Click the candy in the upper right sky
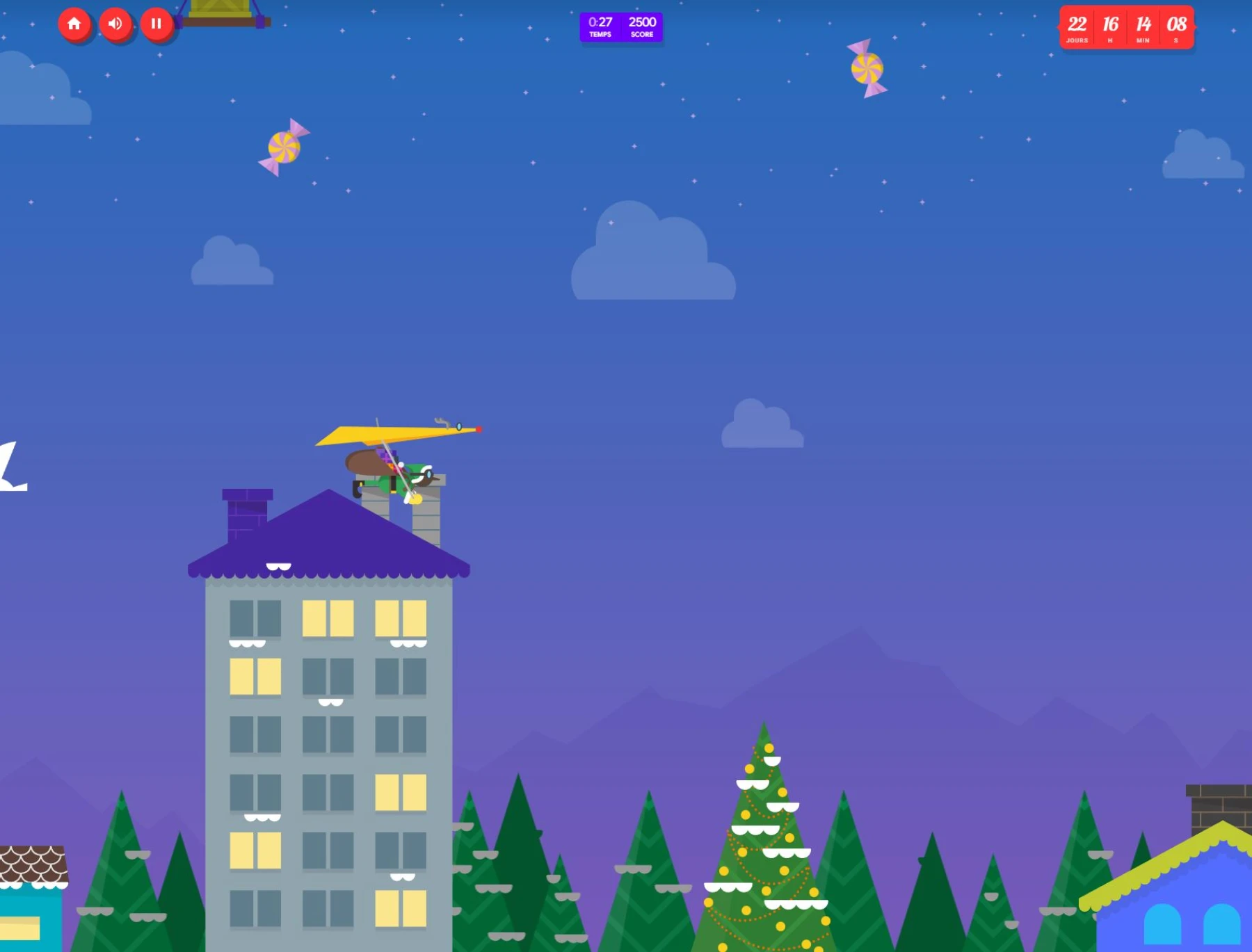 [866, 68]
